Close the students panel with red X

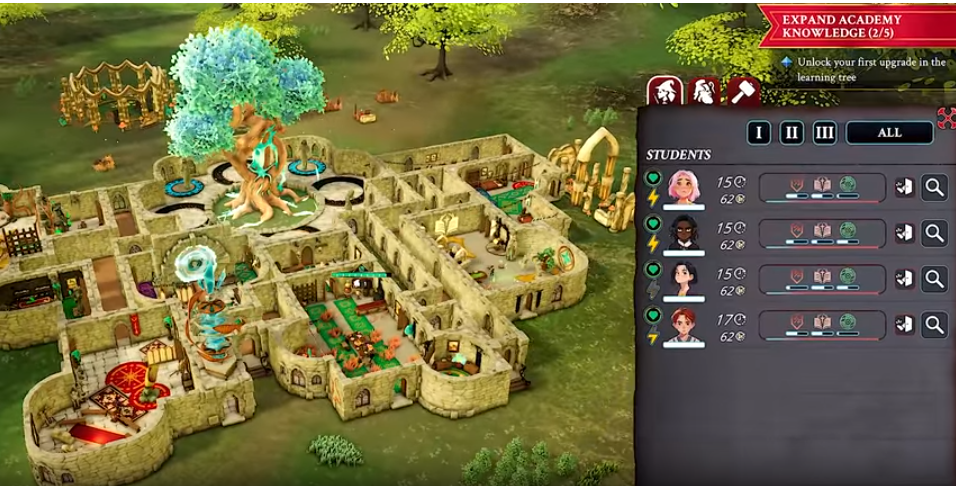click(x=946, y=118)
